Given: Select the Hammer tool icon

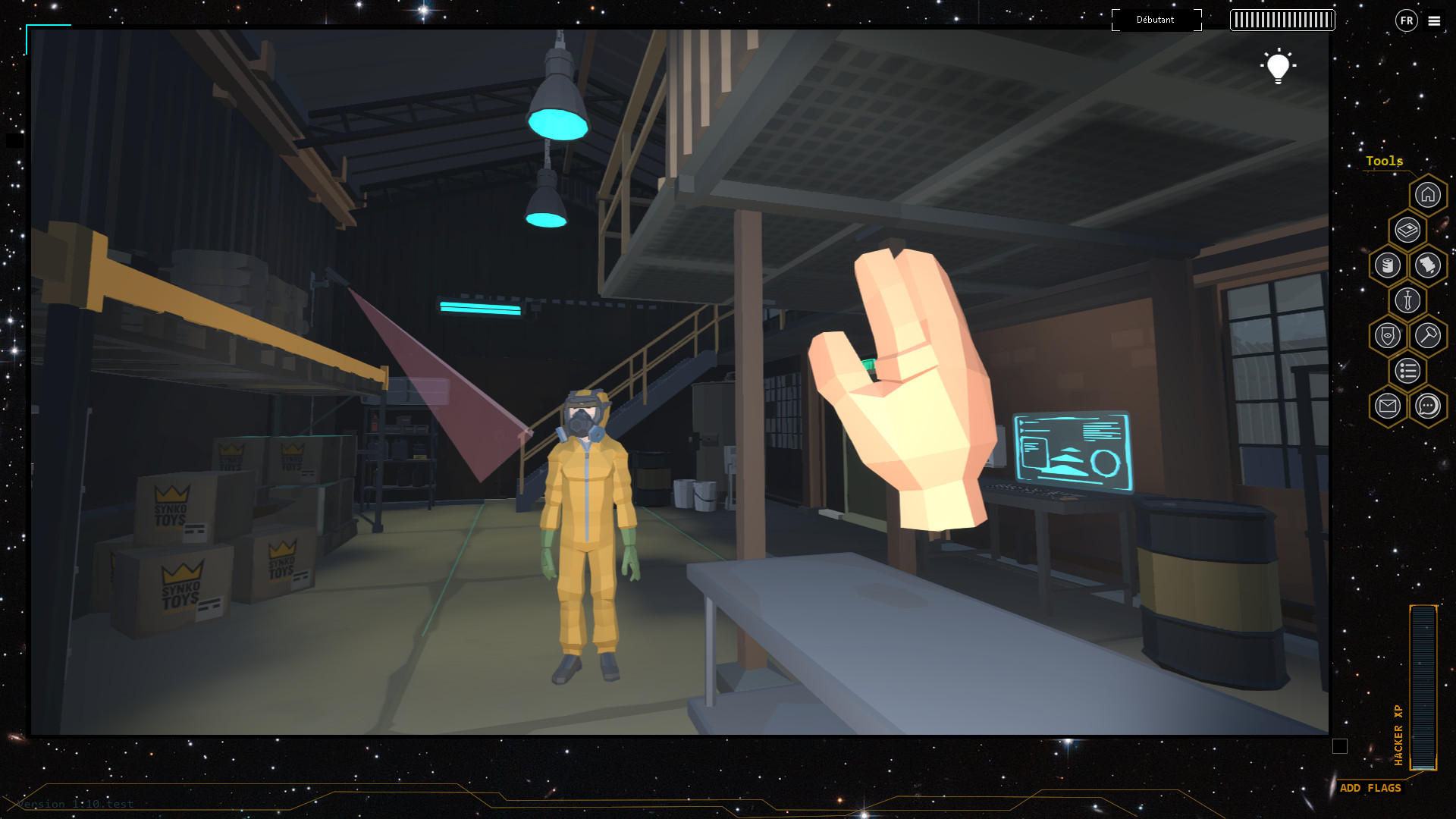Looking at the screenshot, I should point(1429,335).
